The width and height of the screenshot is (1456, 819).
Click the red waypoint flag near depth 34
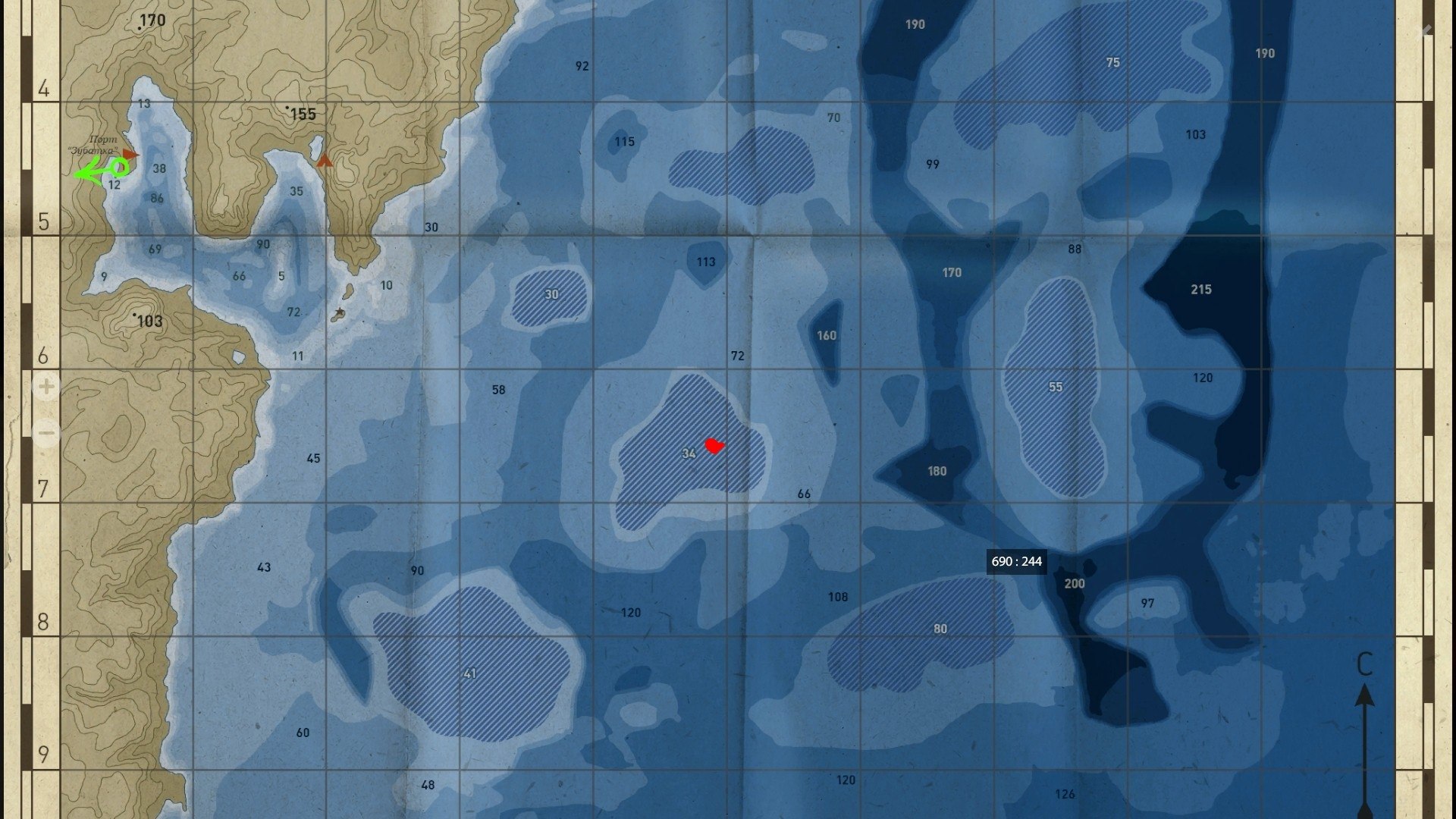point(714,447)
